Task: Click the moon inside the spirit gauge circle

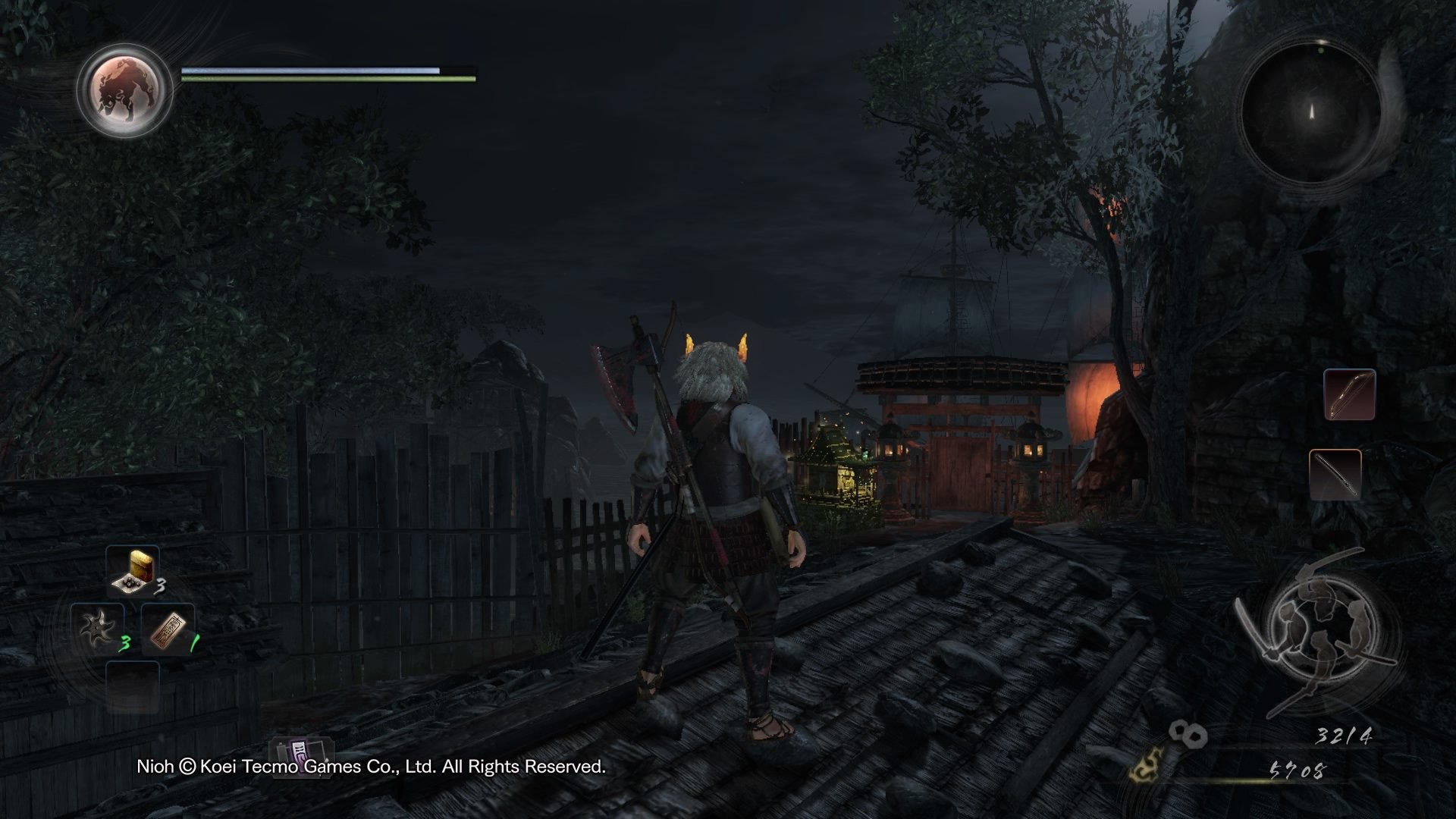Action: [124, 89]
